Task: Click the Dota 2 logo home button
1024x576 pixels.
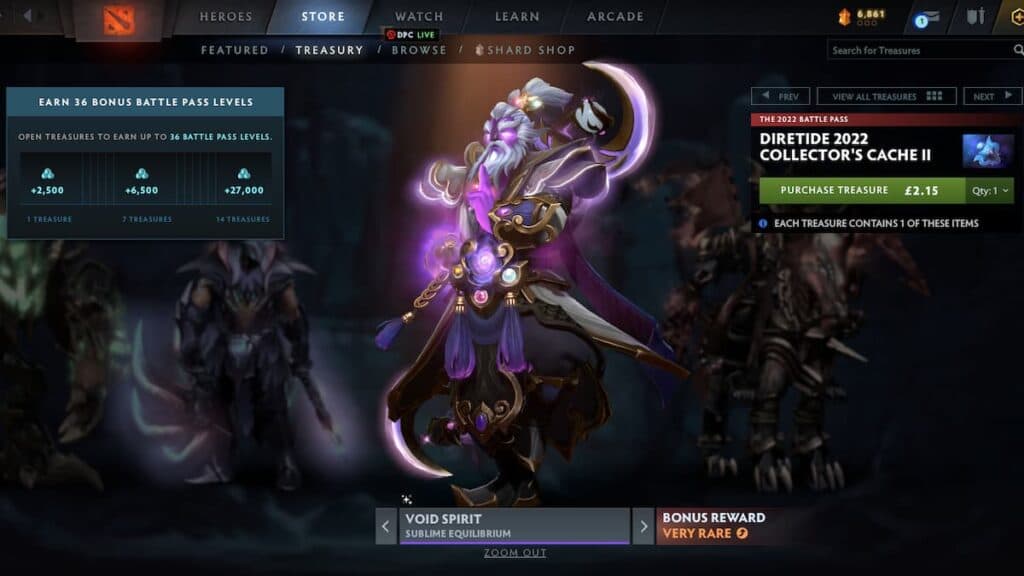Action: pyautogui.click(x=121, y=18)
